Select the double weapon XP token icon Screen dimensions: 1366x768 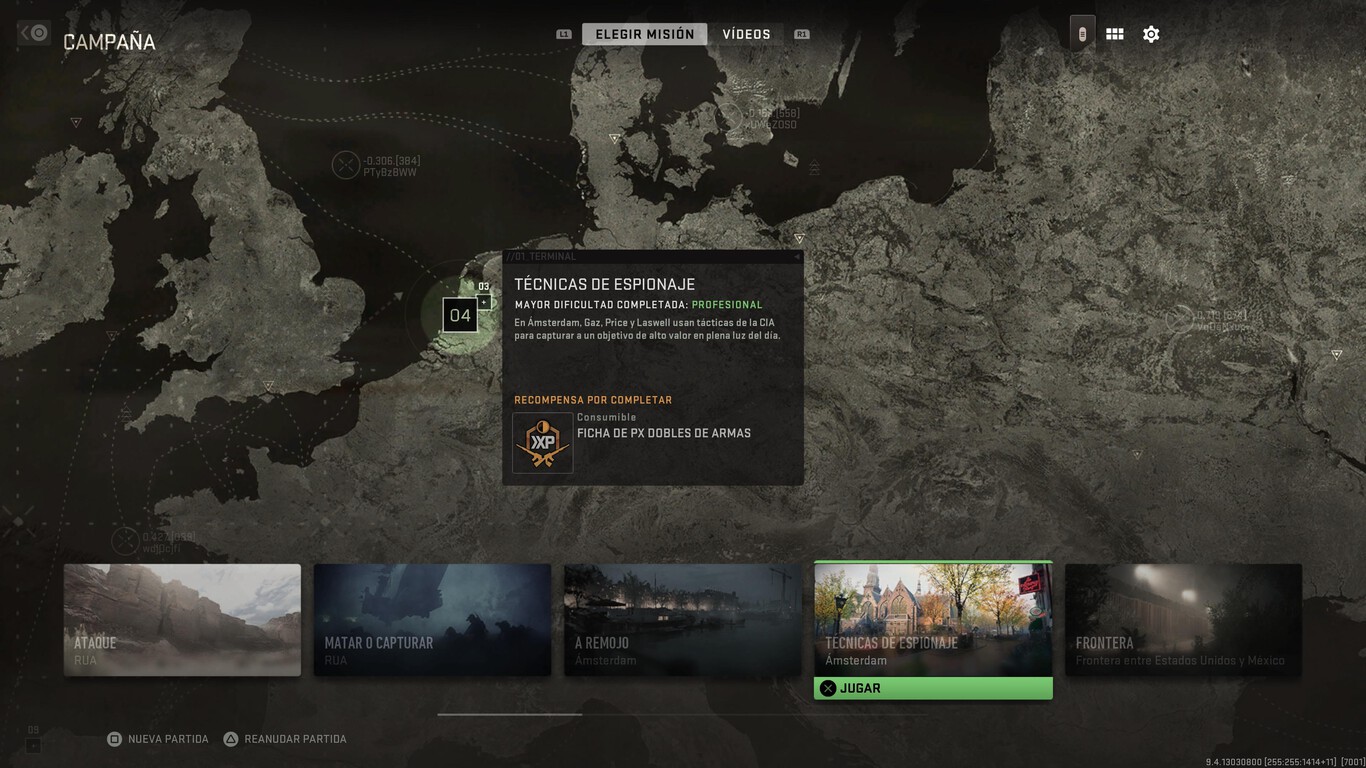(542, 443)
